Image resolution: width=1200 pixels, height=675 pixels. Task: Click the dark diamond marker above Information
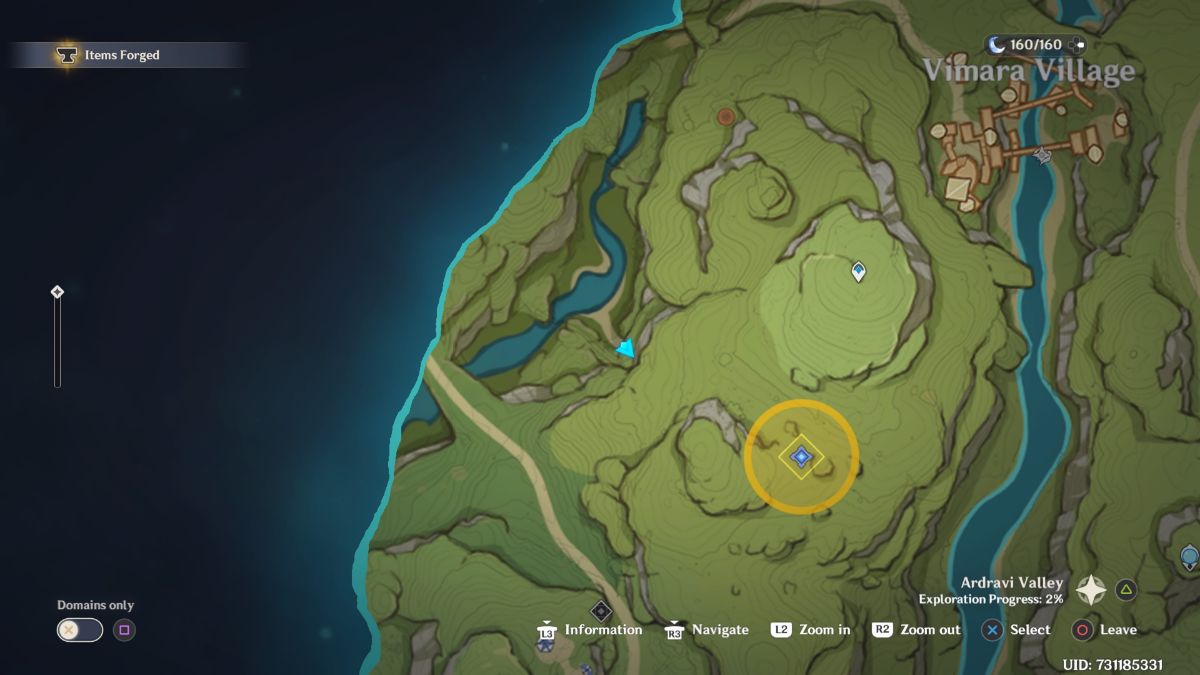[600, 610]
